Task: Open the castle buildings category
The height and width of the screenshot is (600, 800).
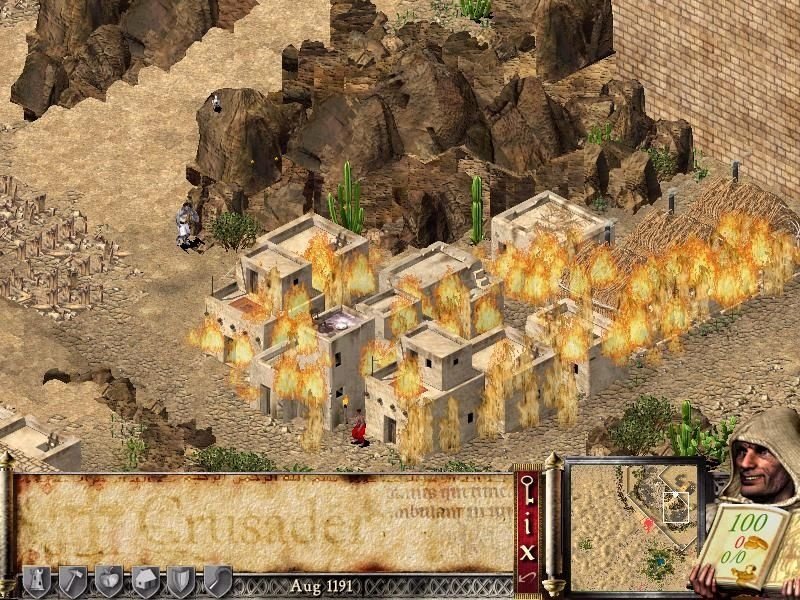Action: [37, 581]
